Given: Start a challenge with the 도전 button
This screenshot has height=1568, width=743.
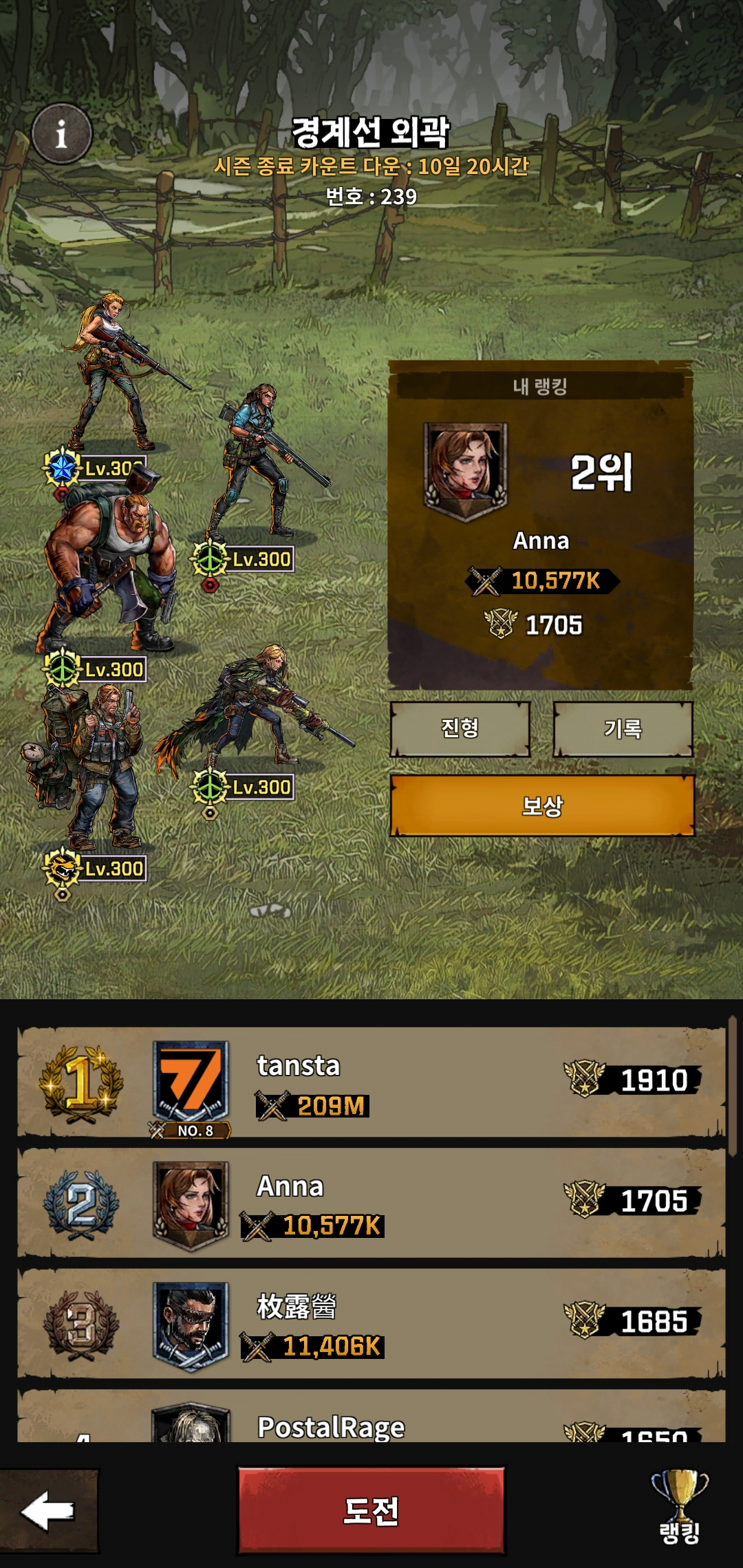Looking at the screenshot, I should (371, 1511).
